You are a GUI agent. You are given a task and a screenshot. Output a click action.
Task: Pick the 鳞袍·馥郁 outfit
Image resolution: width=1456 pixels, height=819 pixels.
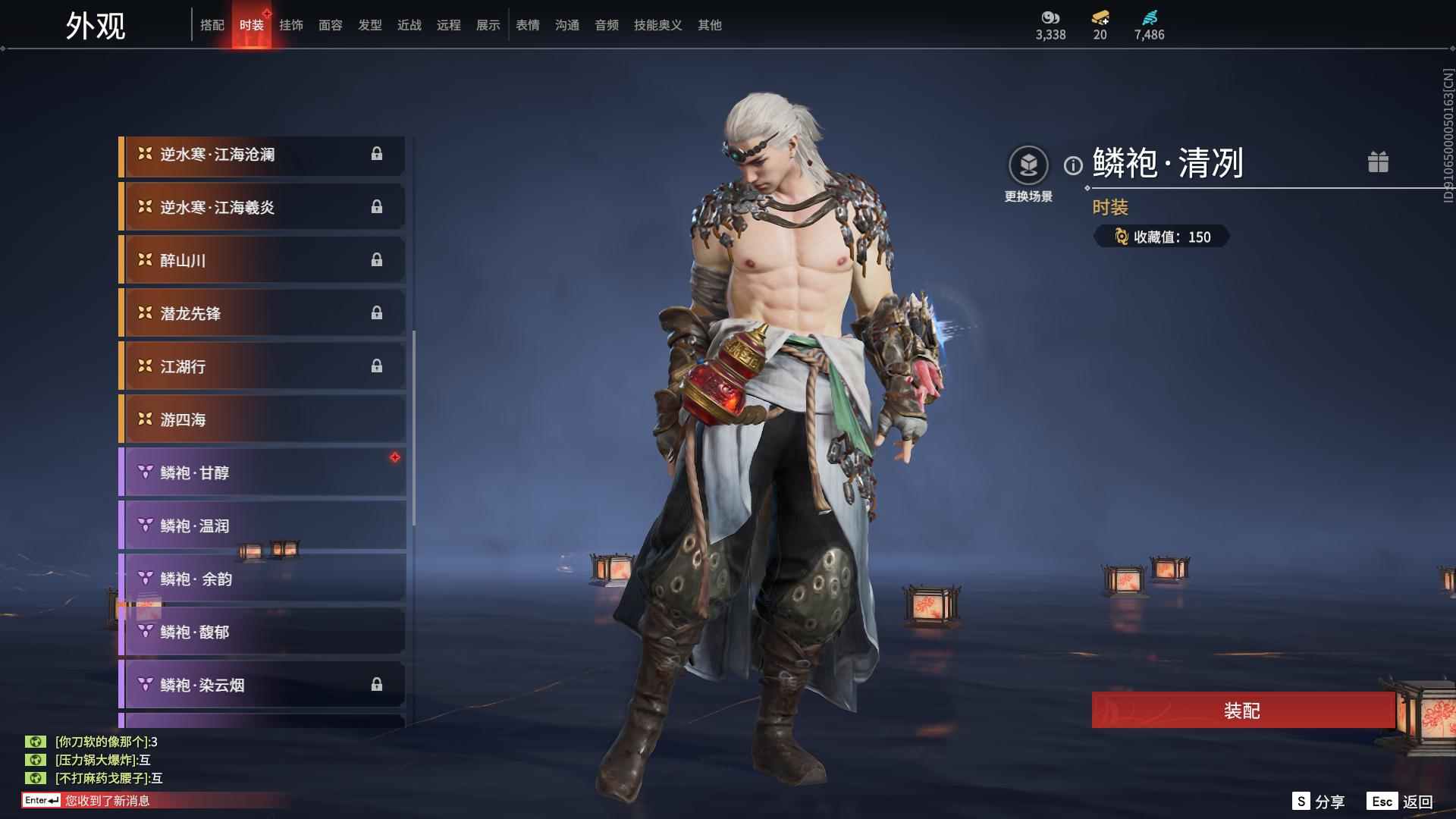[262, 632]
